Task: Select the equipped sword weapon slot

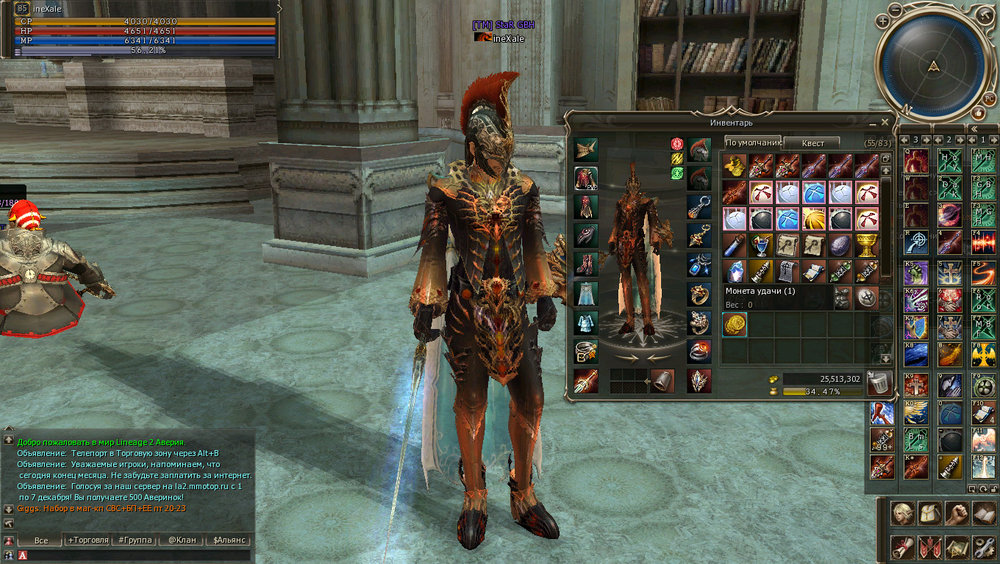Action: pos(586,380)
